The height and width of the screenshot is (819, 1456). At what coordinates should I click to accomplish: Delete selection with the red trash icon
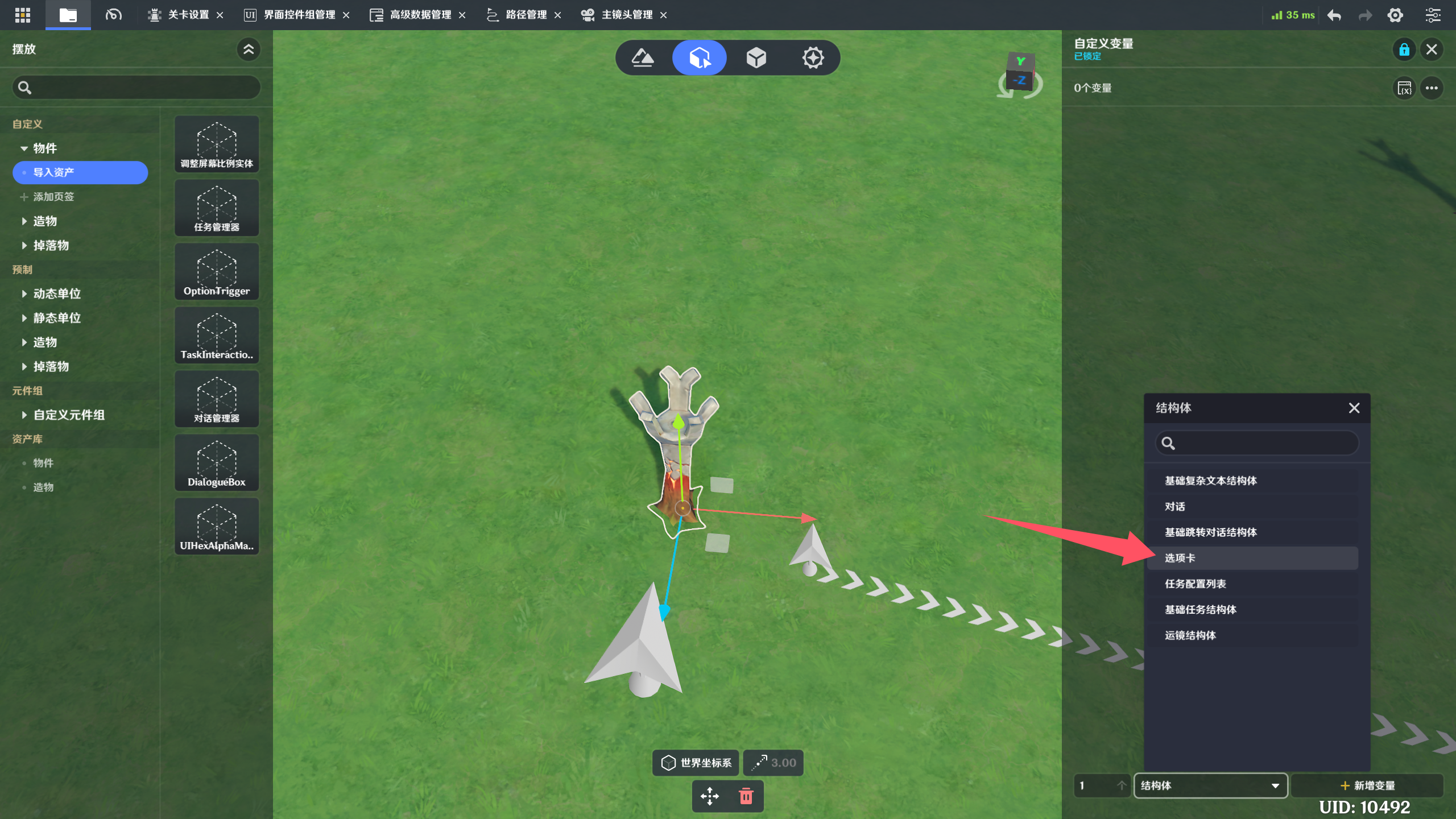click(746, 796)
